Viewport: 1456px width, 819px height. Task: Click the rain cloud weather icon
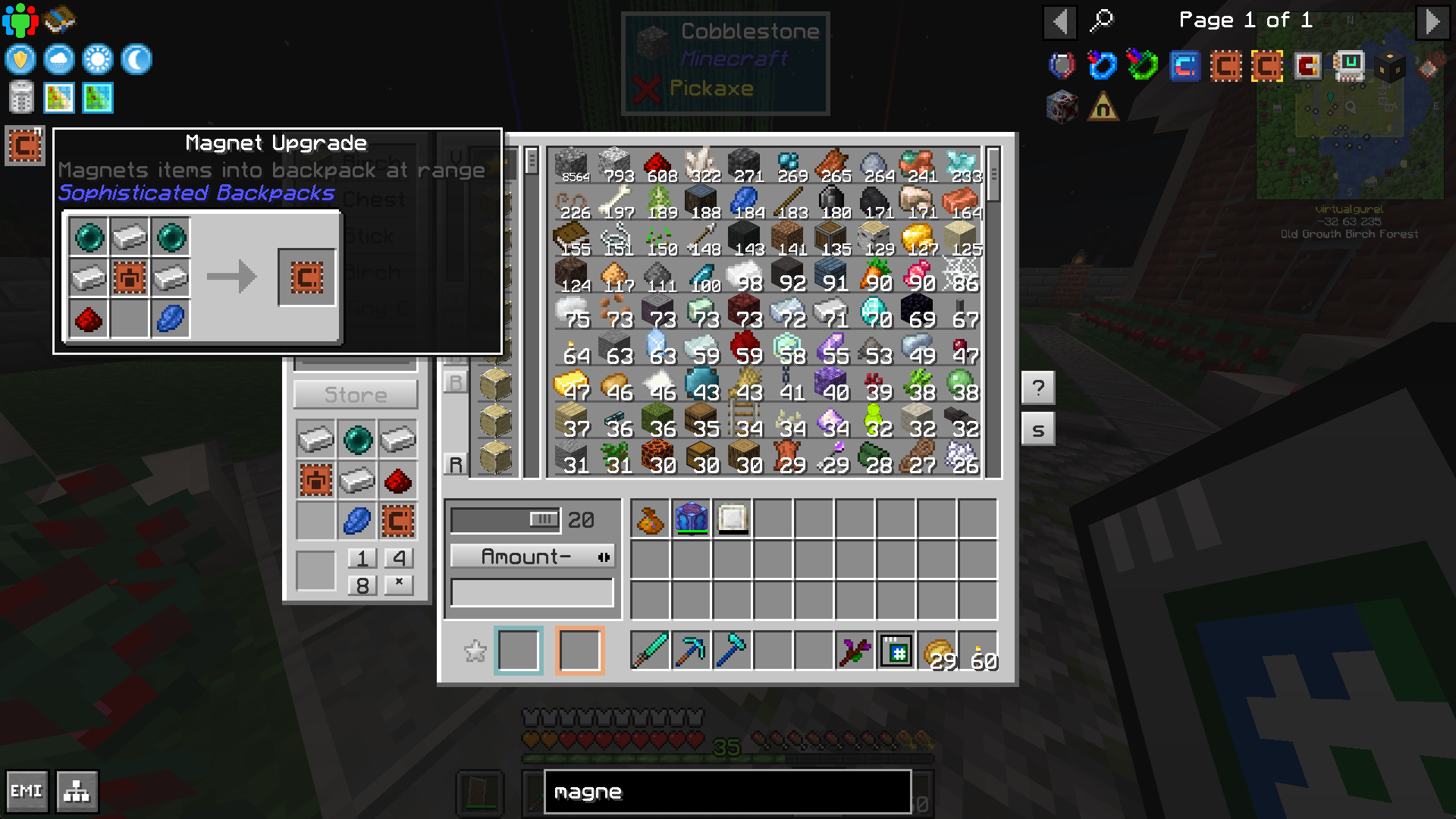click(58, 59)
